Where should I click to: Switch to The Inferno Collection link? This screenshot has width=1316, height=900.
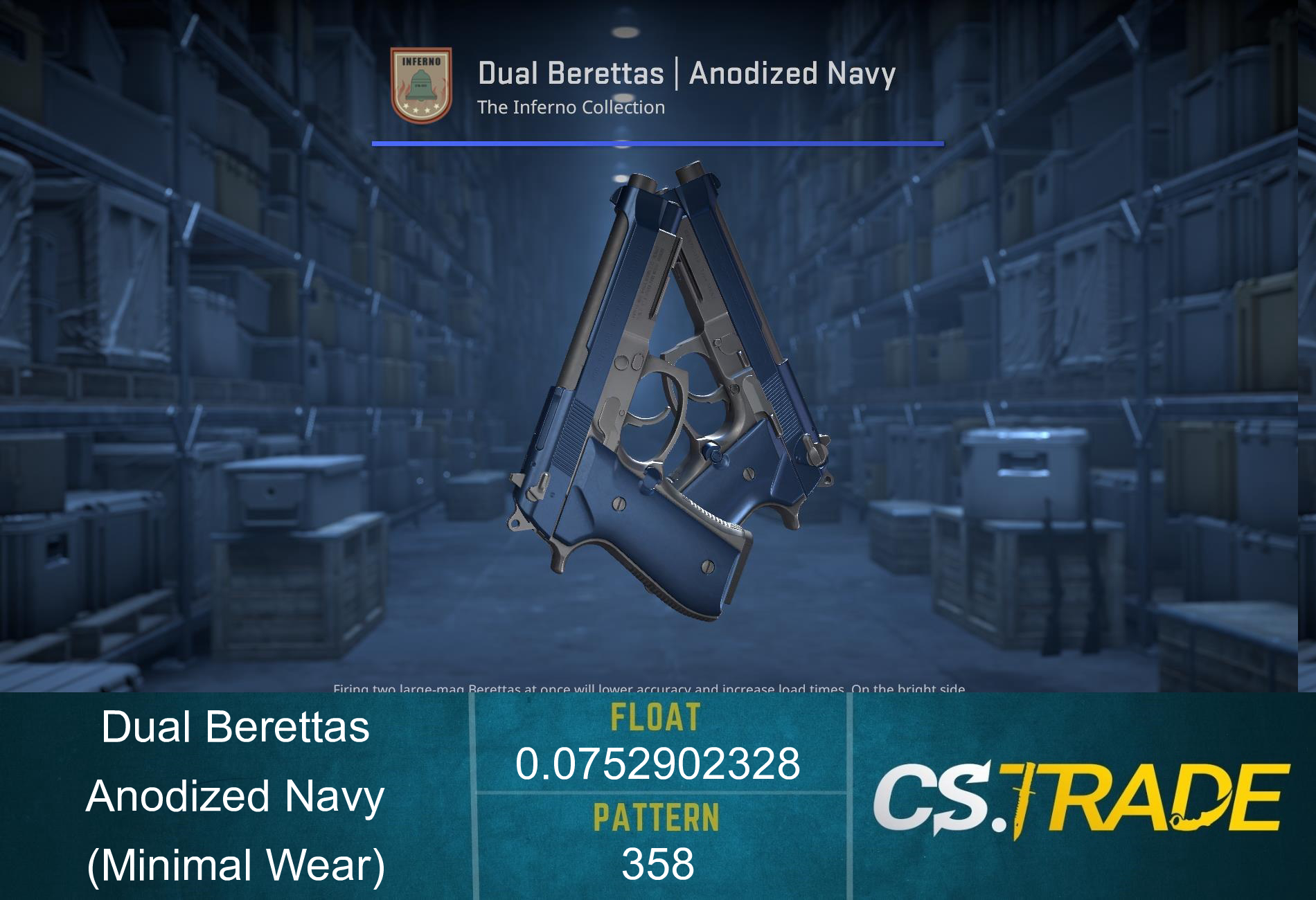(x=569, y=107)
